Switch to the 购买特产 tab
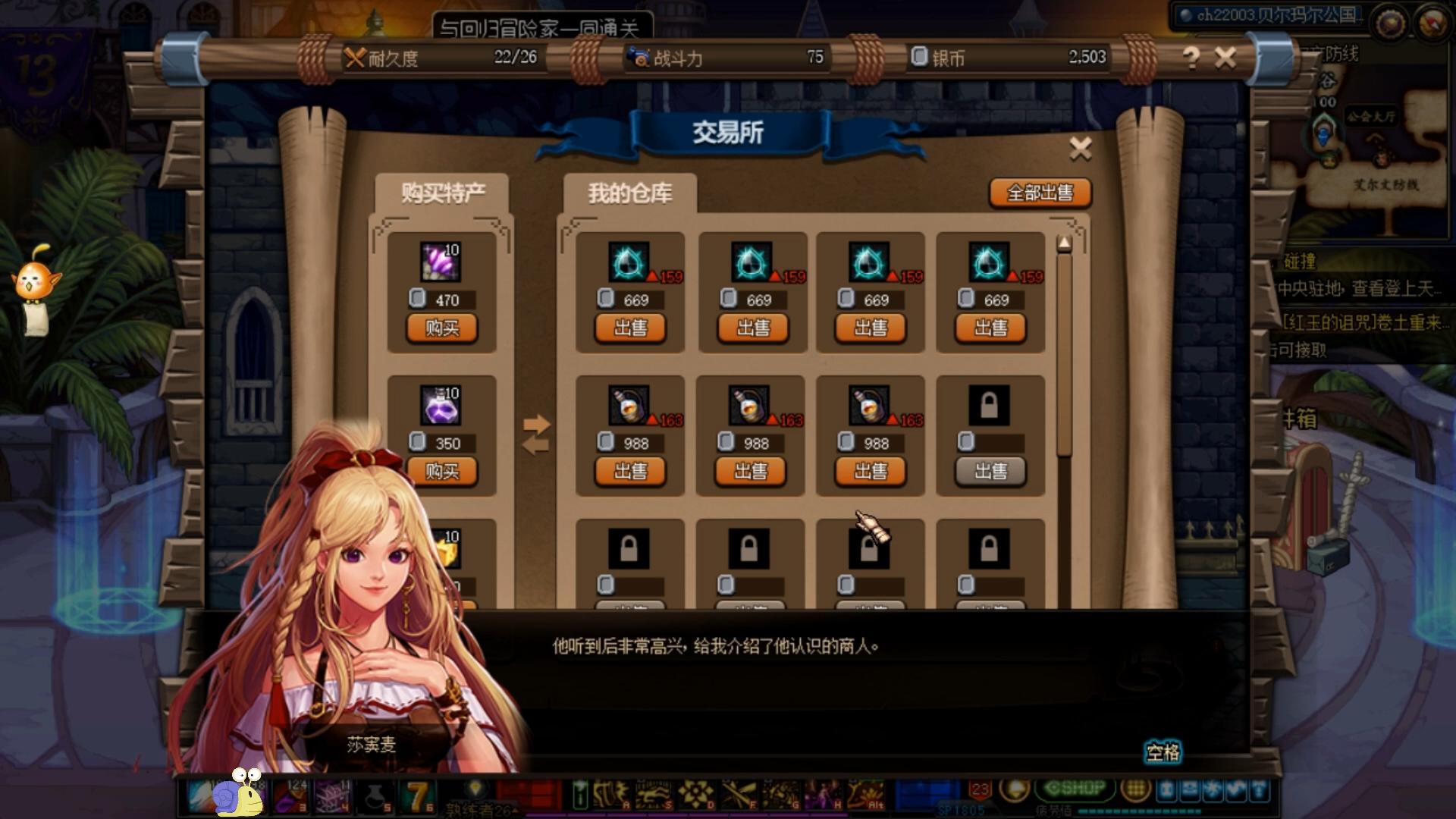Image resolution: width=1456 pixels, height=819 pixels. pyautogui.click(x=443, y=193)
